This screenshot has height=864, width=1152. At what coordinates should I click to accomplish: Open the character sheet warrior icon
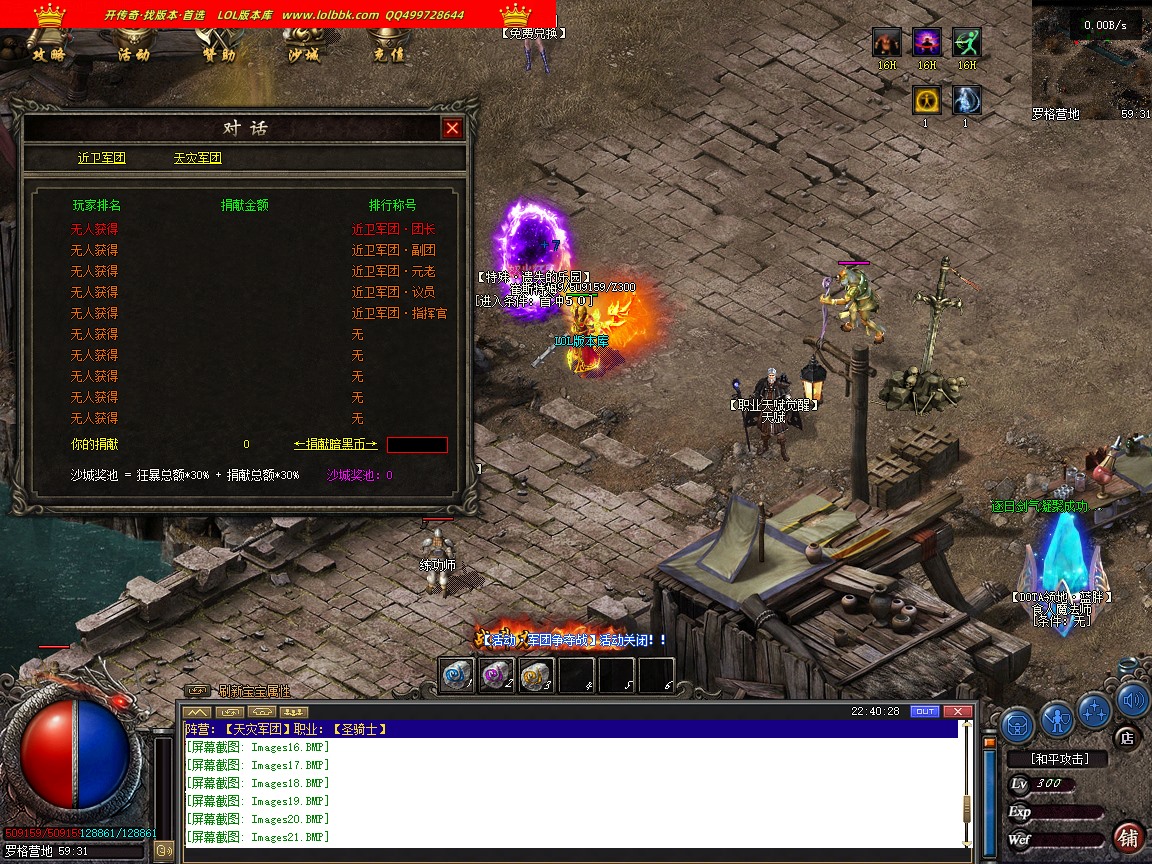tap(1057, 718)
